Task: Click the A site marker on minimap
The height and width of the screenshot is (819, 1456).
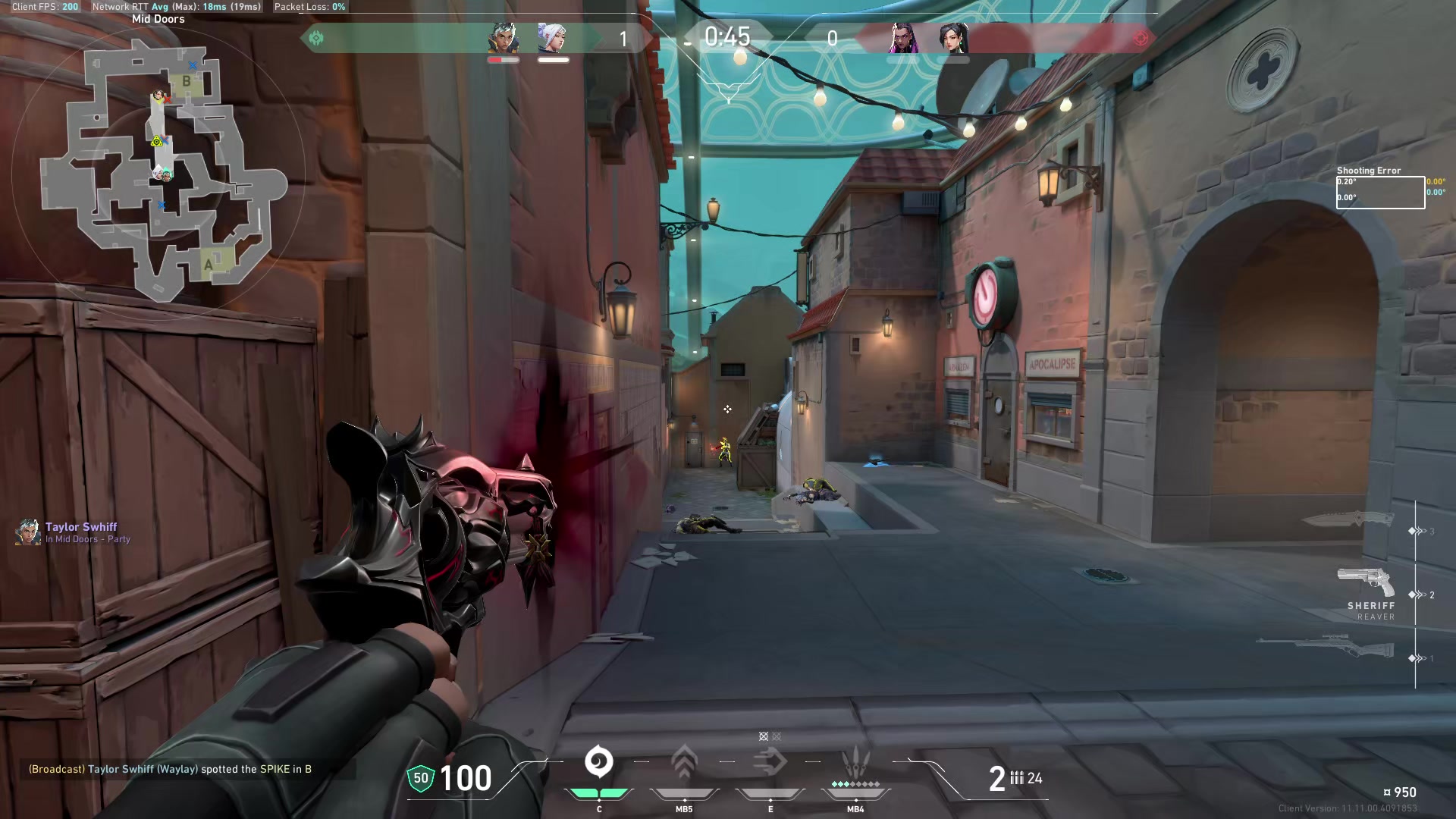Action: click(209, 265)
